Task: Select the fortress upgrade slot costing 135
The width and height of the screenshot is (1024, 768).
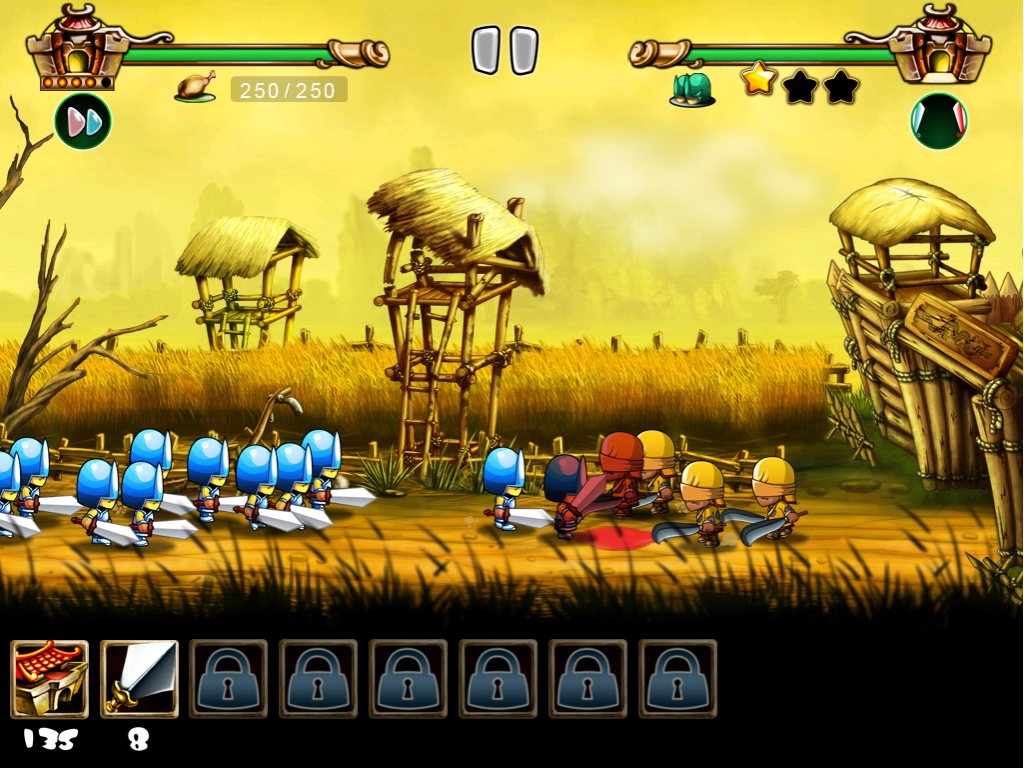Action: (50, 679)
